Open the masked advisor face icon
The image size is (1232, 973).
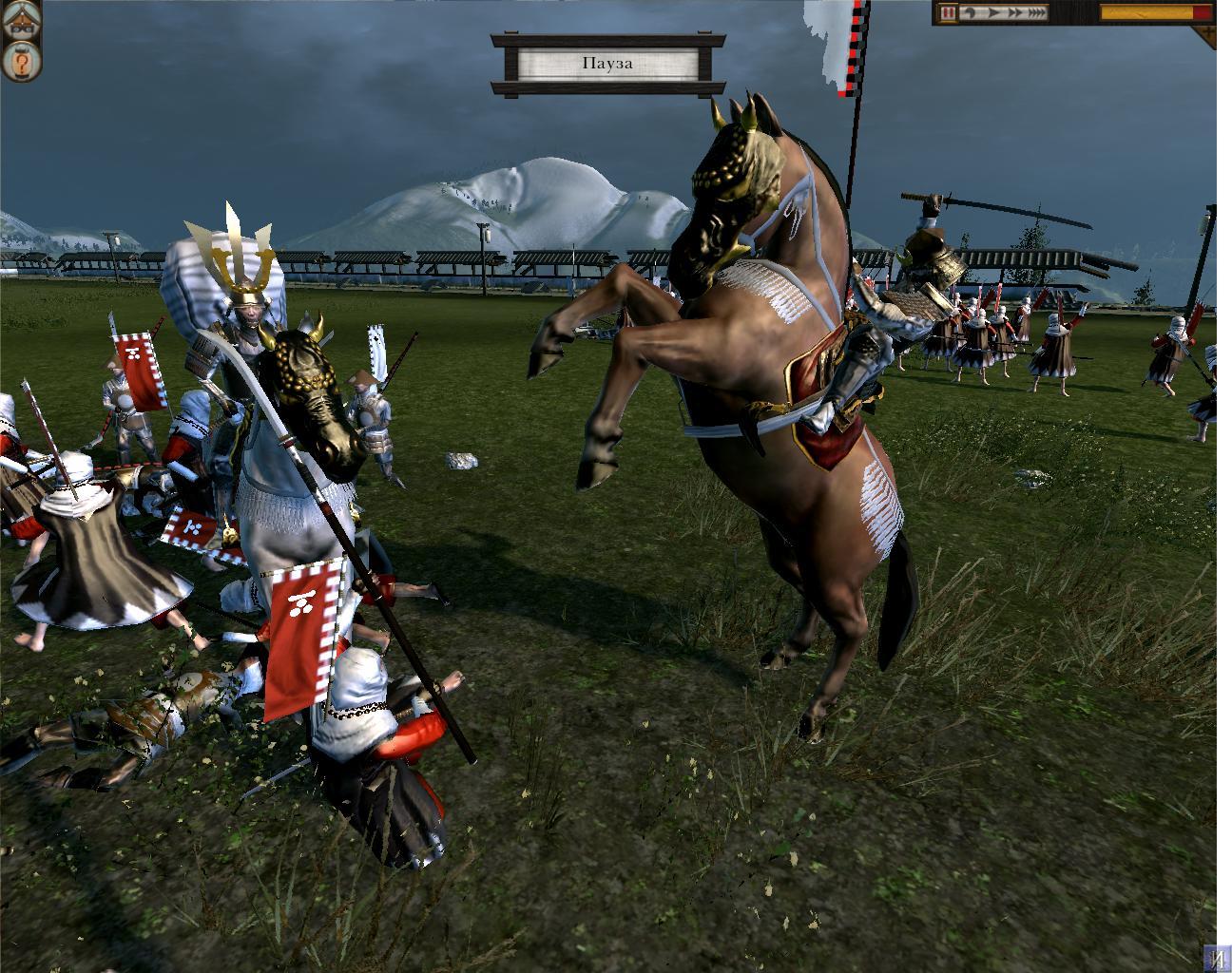pyautogui.click(x=21, y=22)
